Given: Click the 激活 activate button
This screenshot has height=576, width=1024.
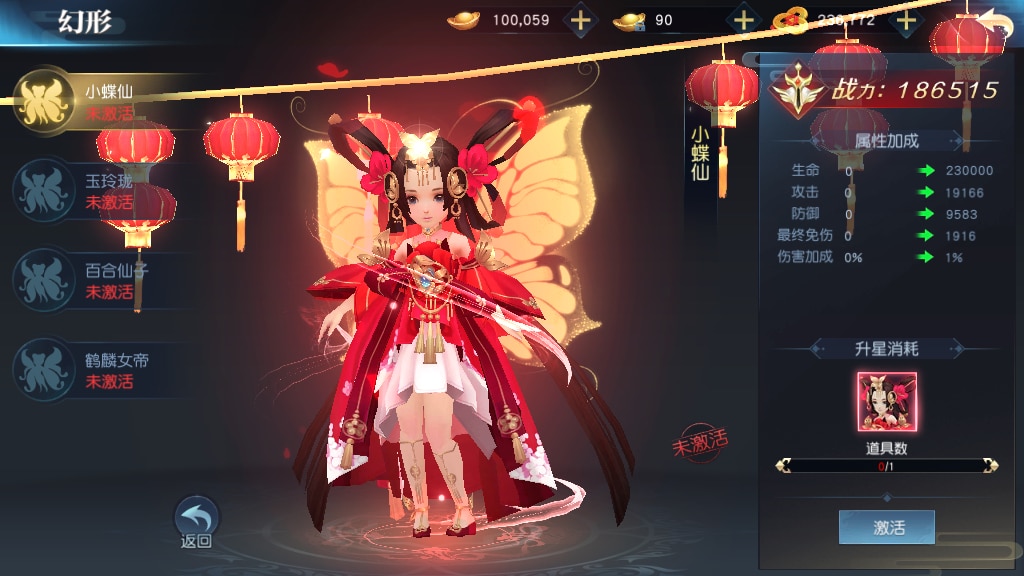Looking at the screenshot, I should tap(887, 527).
